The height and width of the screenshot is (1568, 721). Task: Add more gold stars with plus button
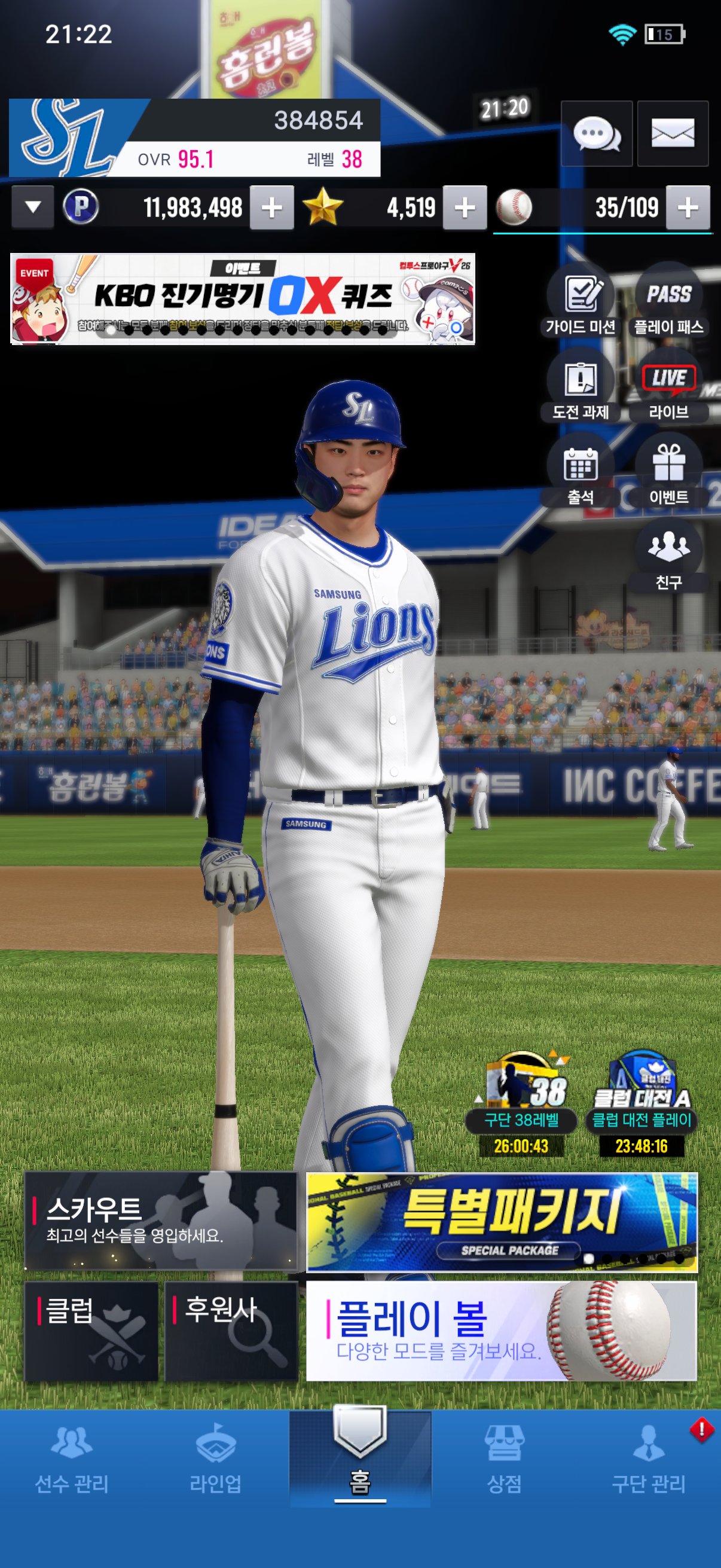coord(465,208)
